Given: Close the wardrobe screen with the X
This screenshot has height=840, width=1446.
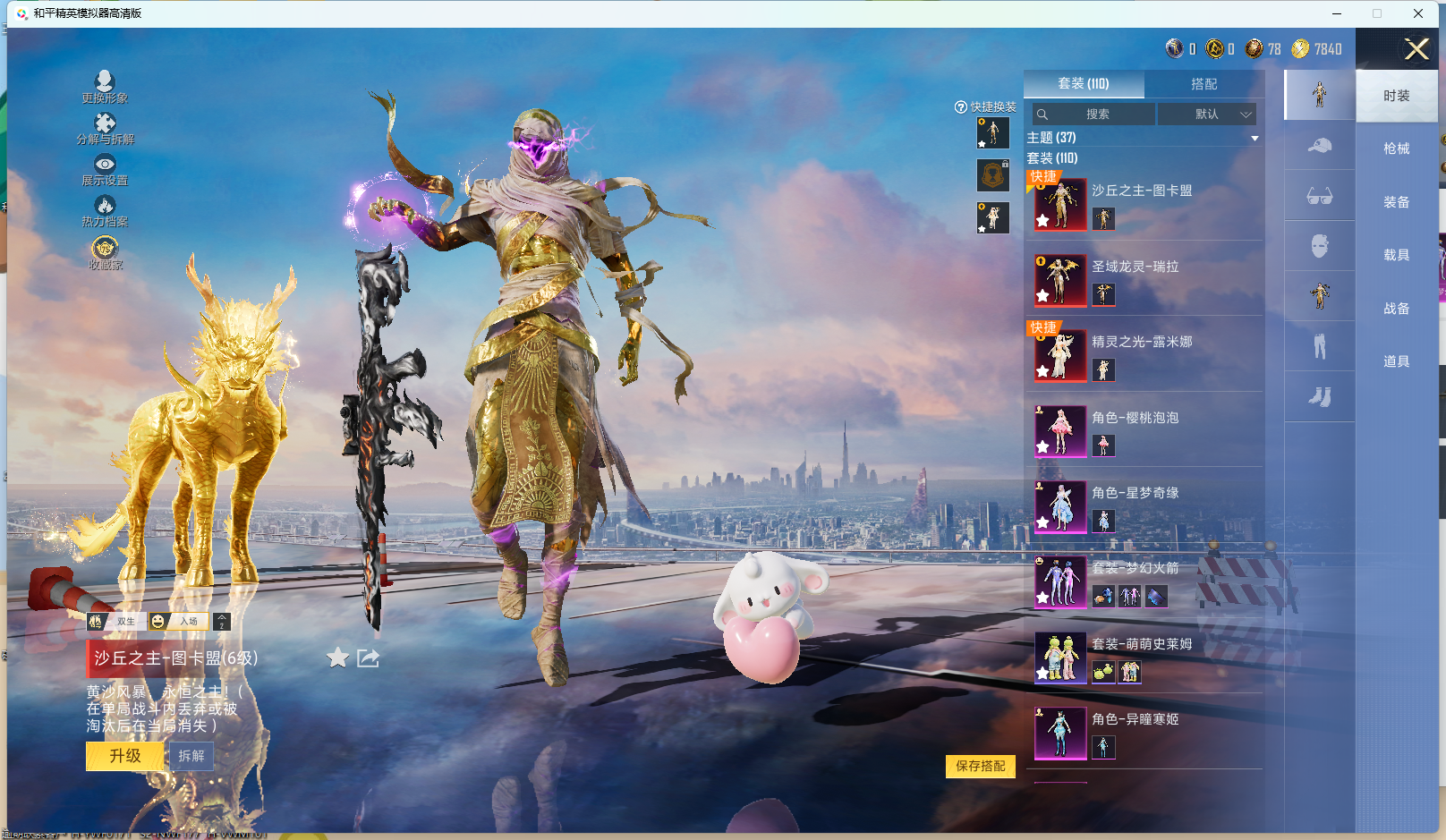Looking at the screenshot, I should point(1416,49).
